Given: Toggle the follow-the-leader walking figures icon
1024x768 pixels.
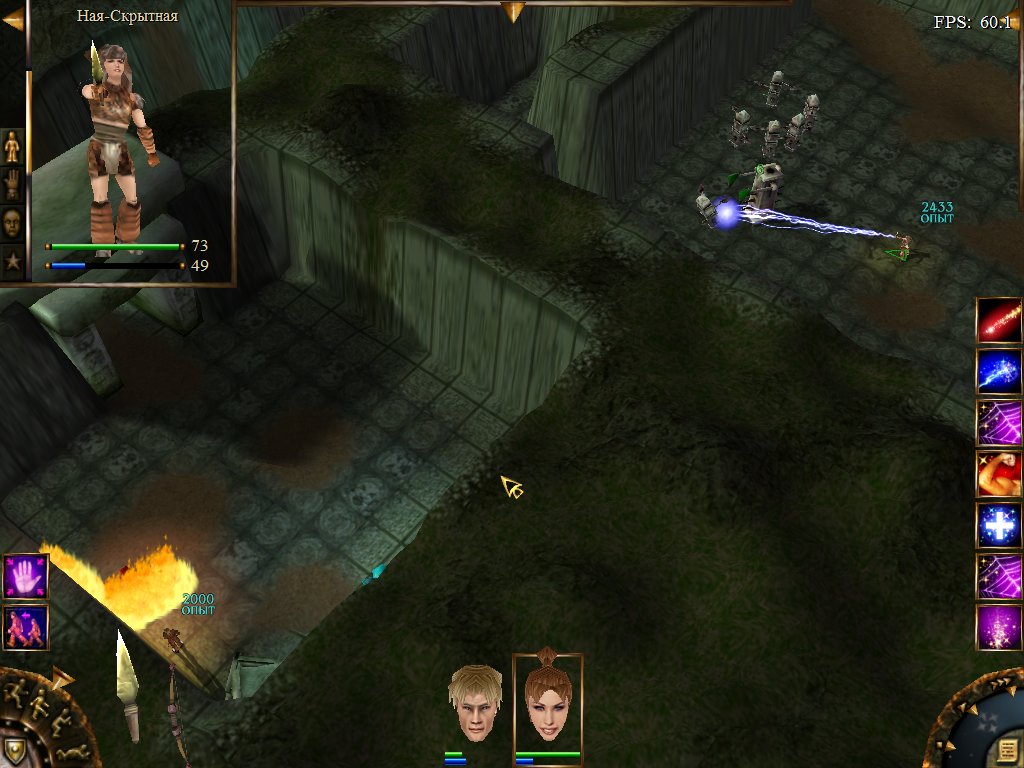Looking at the screenshot, I should (x=25, y=627).
